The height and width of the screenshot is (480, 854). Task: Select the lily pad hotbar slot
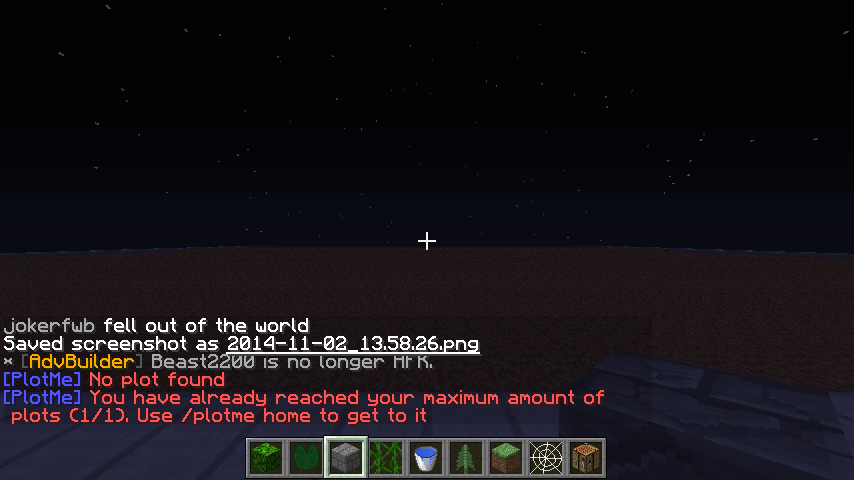(x=306, y=458)
